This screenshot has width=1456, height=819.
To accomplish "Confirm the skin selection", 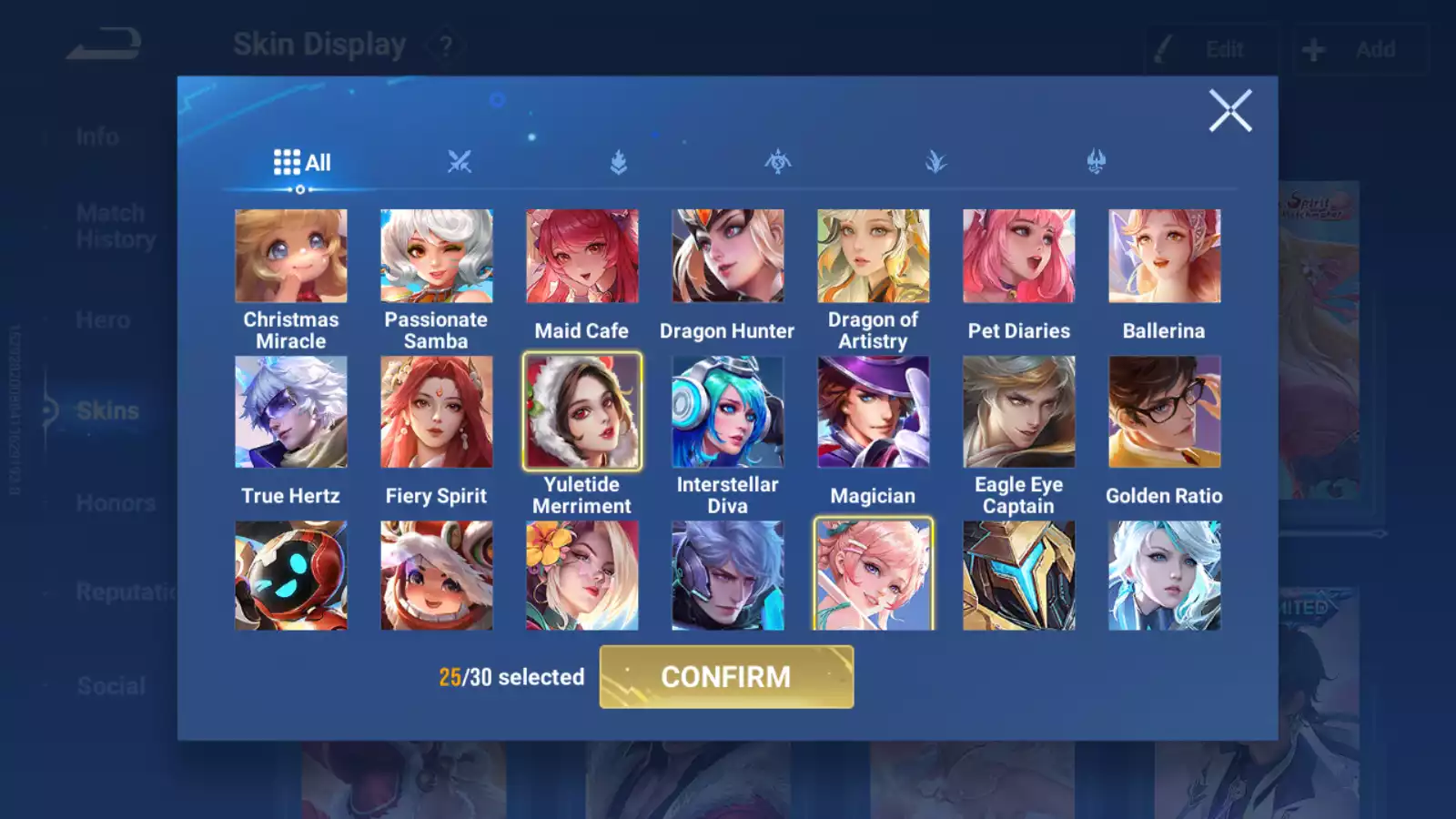I will pyautogui.click(x=726, y=677).
